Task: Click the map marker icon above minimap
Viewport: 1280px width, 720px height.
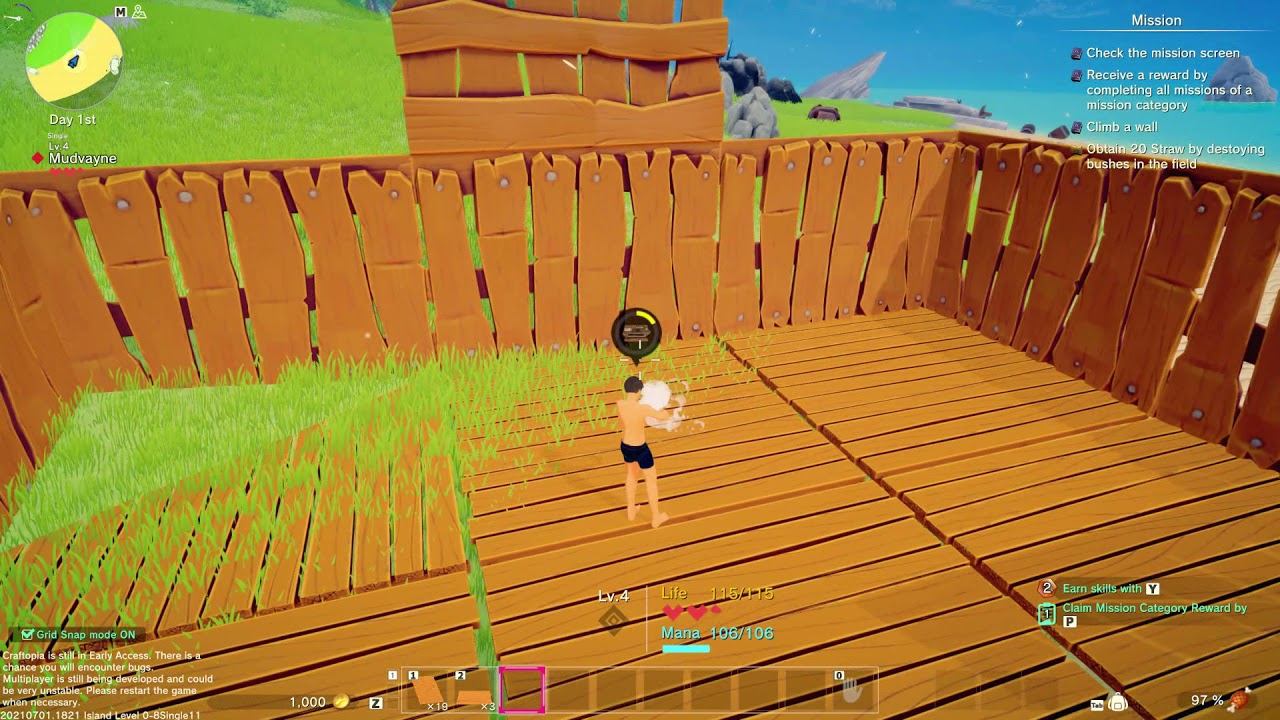Action: click(140, 12)
